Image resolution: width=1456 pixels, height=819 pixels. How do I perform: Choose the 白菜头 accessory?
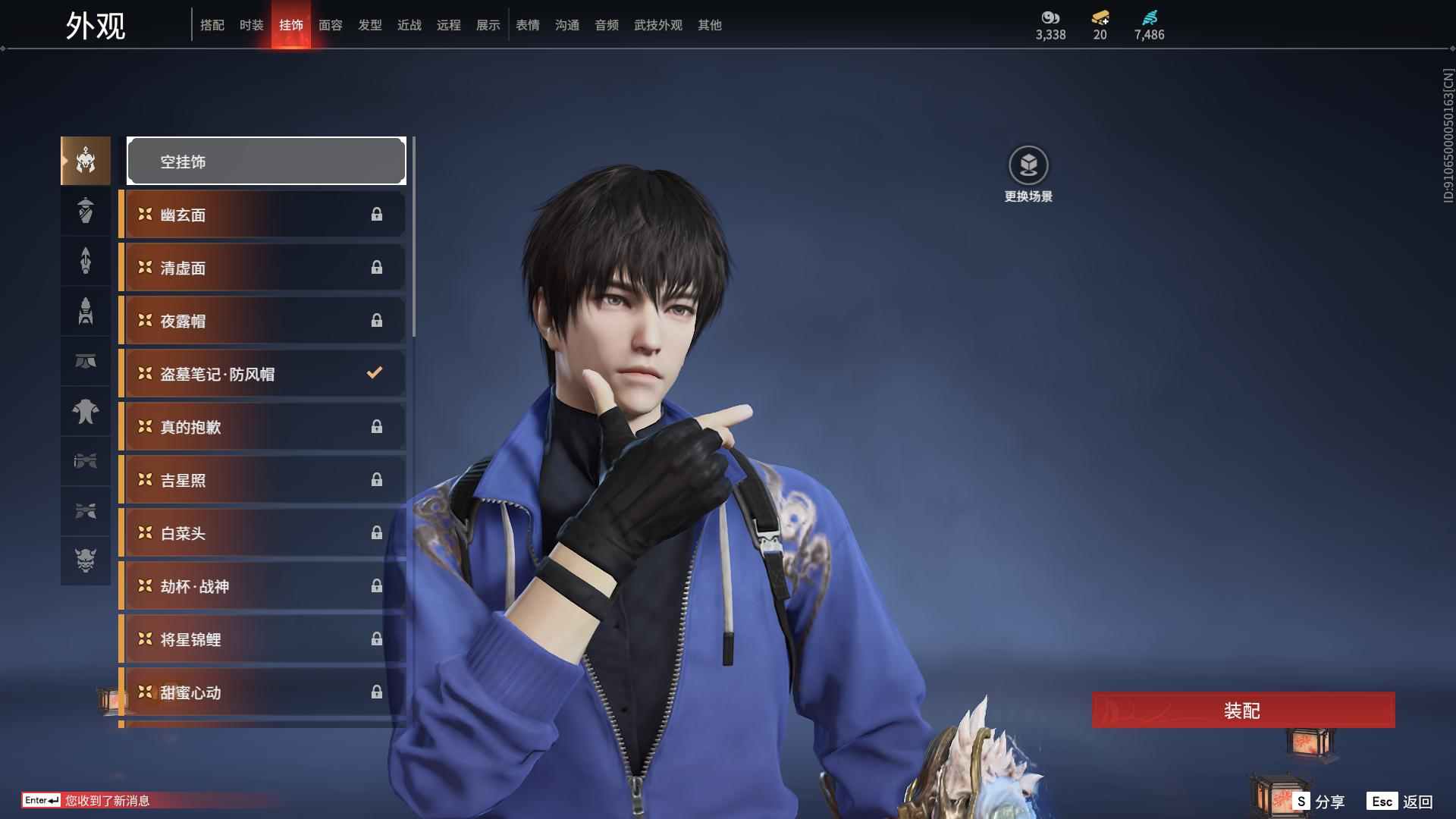click(262, 533)
